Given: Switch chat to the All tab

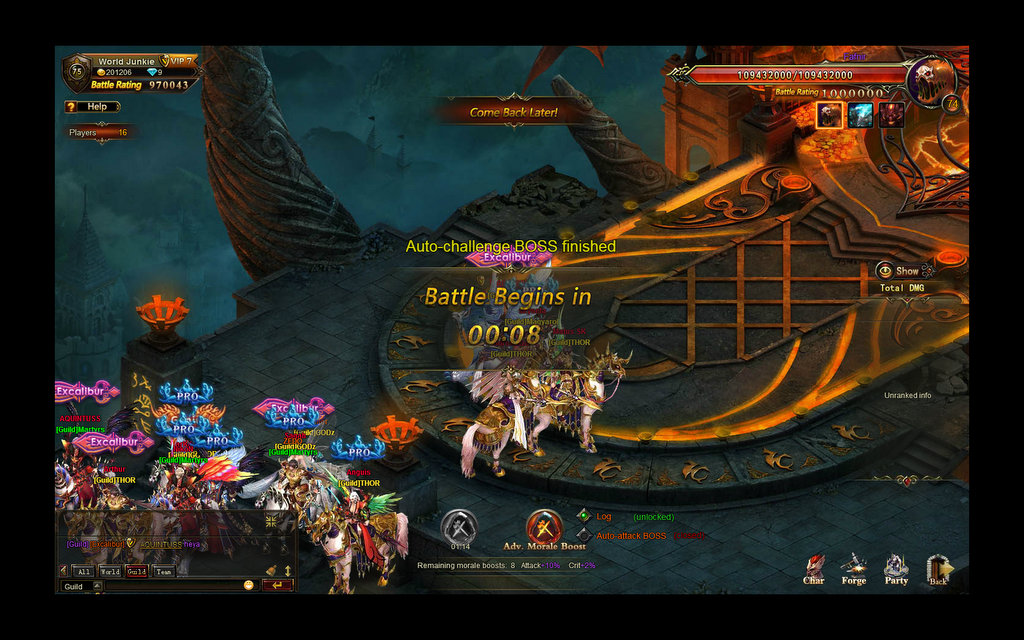Looking at the screenshot, I should click(x=84, y=571).
